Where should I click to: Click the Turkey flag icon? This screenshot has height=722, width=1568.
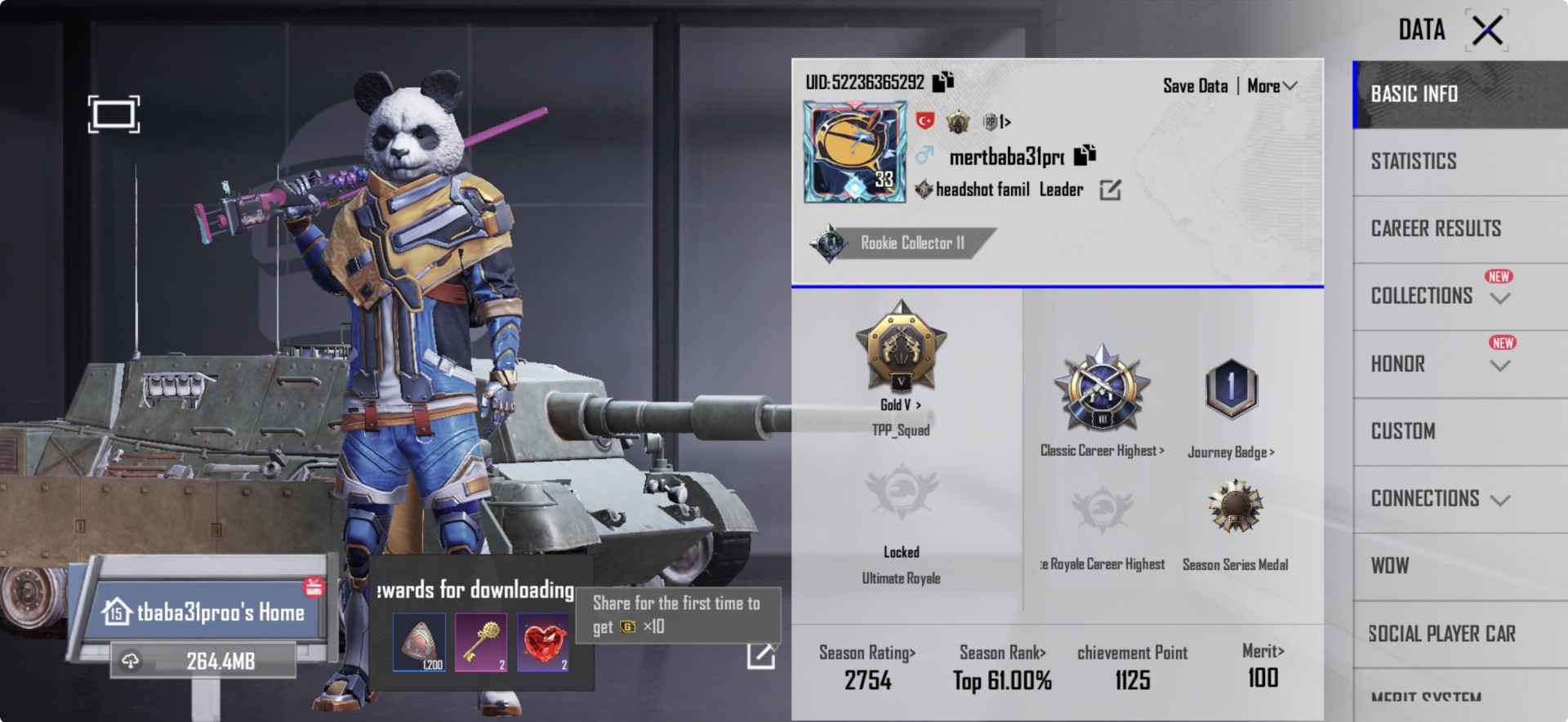pos(925,121)
